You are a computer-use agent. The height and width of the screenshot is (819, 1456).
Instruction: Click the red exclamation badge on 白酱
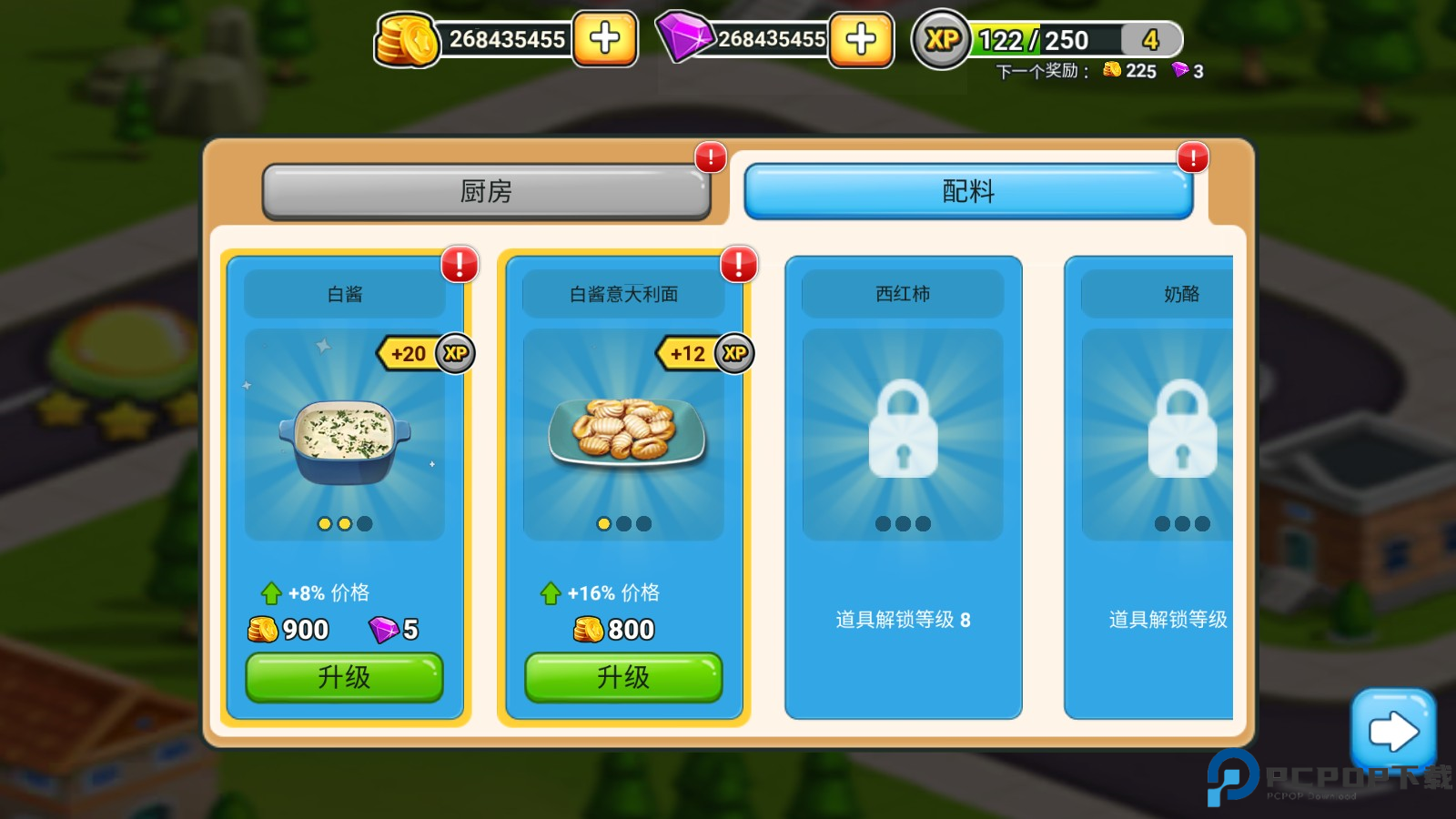click(x=459, y=265)
